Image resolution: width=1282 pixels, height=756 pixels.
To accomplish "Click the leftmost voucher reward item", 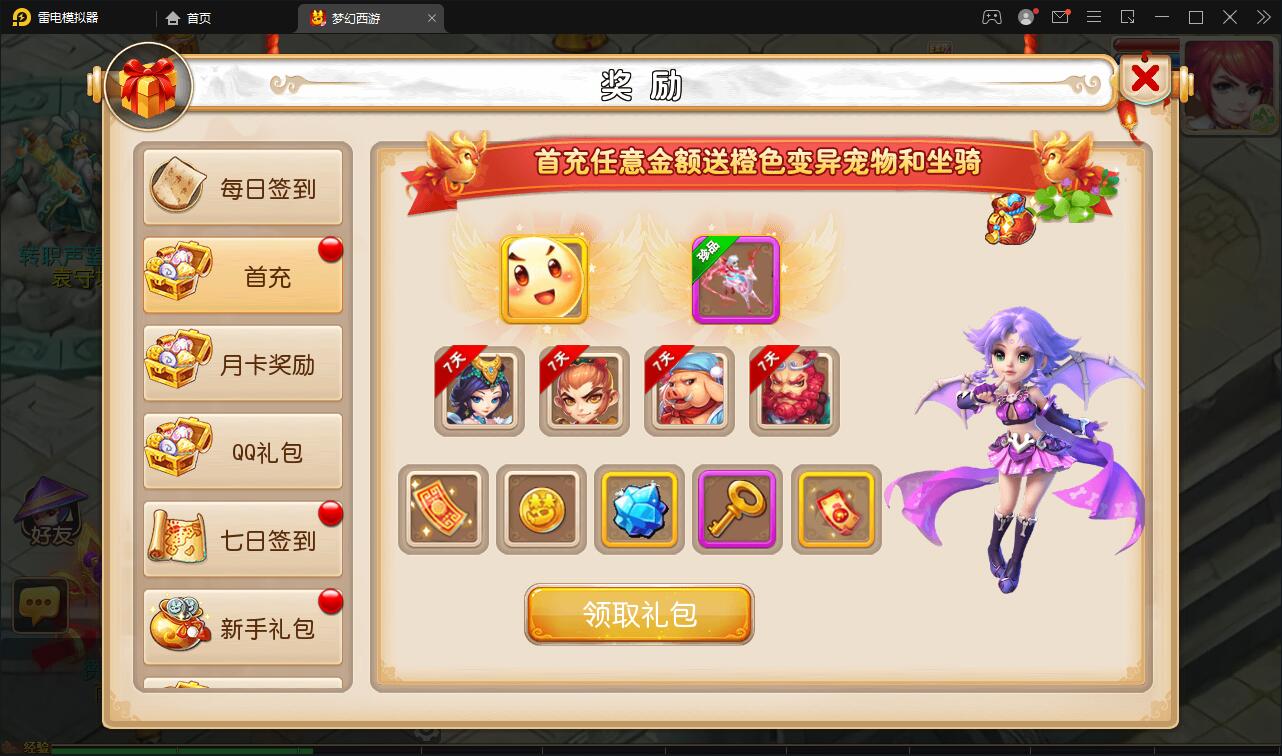I will (x=443, y=510).
